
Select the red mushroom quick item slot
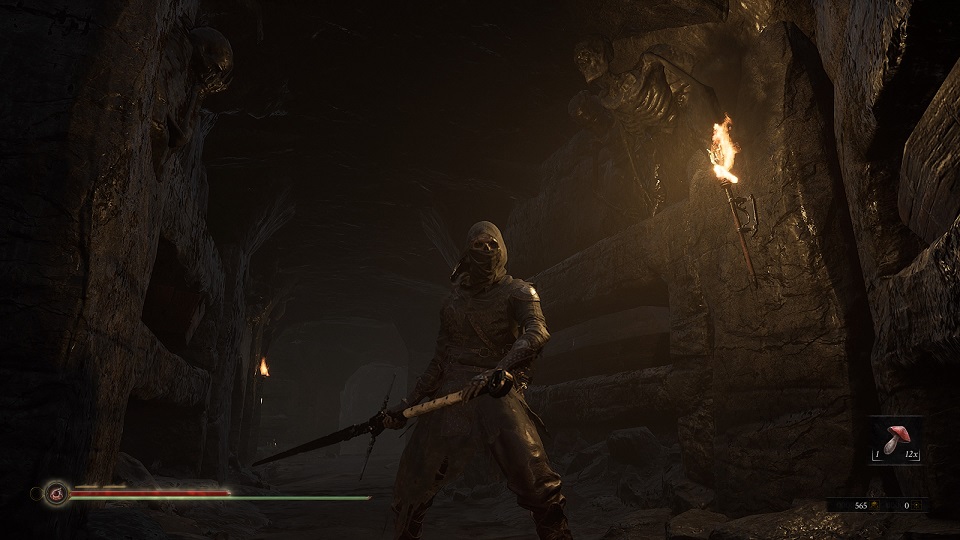pos(896,438)
